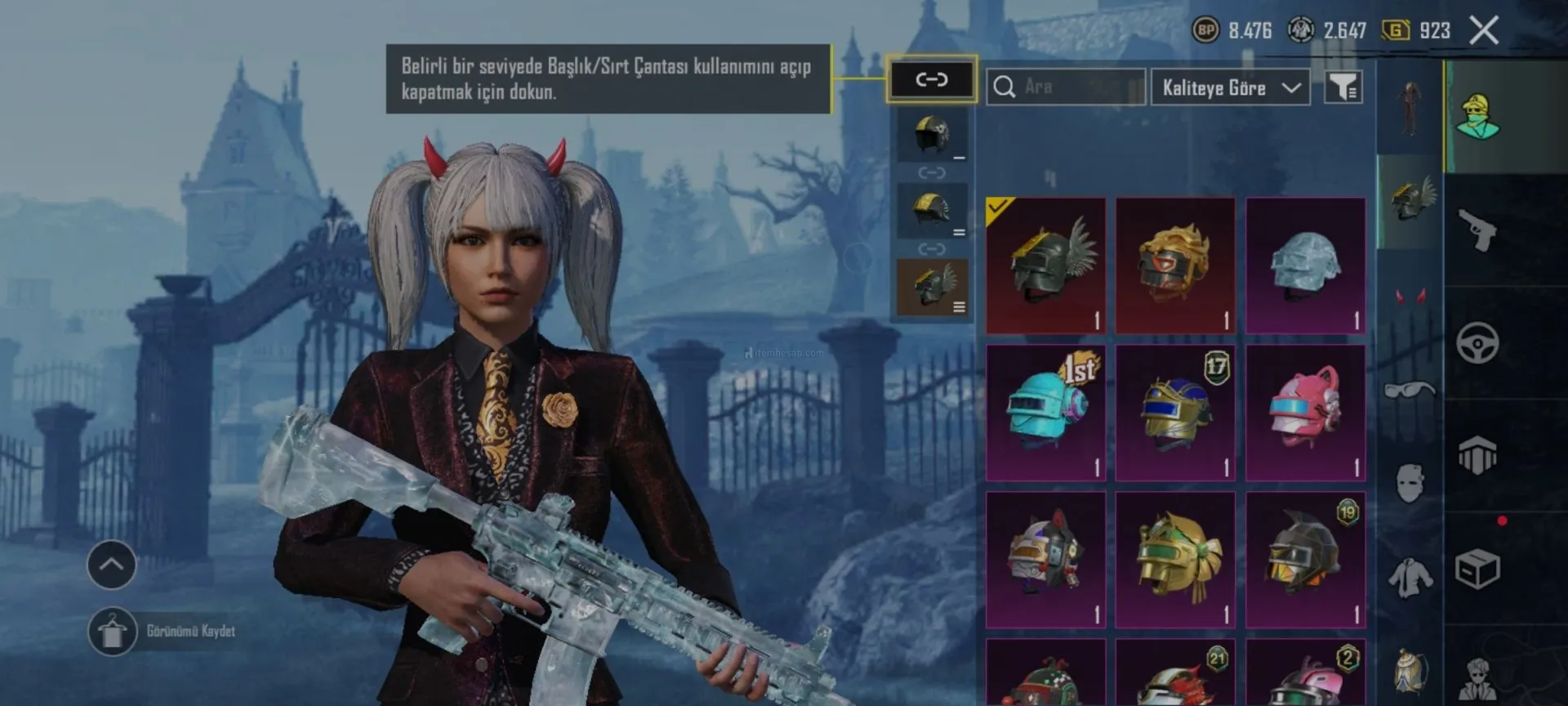Select the pharaoh helmet with 17 badge
Screen dimensions: 1568x706
(x=1175, y=413)
